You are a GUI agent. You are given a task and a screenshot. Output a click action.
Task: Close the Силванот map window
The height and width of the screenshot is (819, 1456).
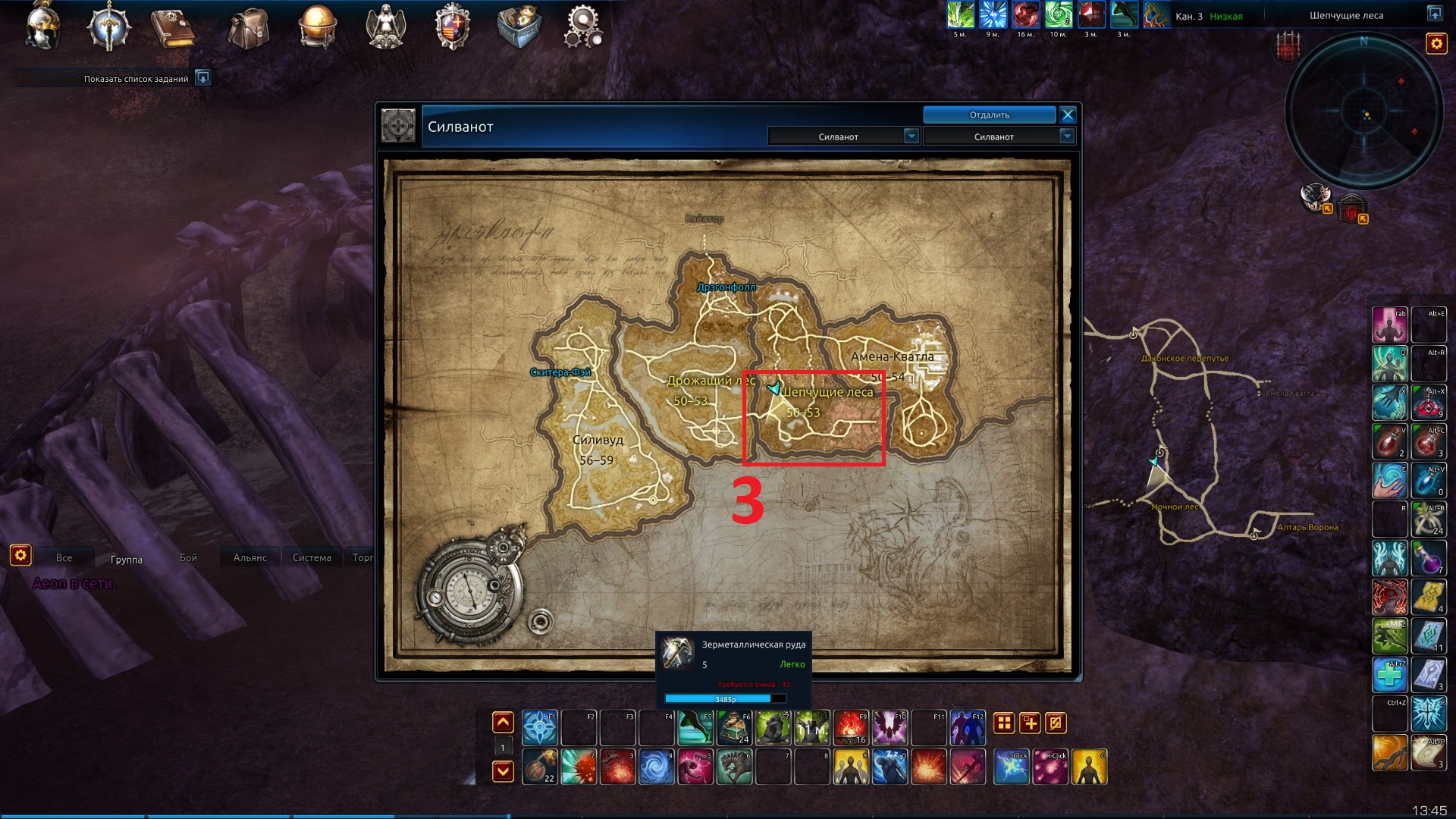pyautogui.click(x=1068, y=115)
